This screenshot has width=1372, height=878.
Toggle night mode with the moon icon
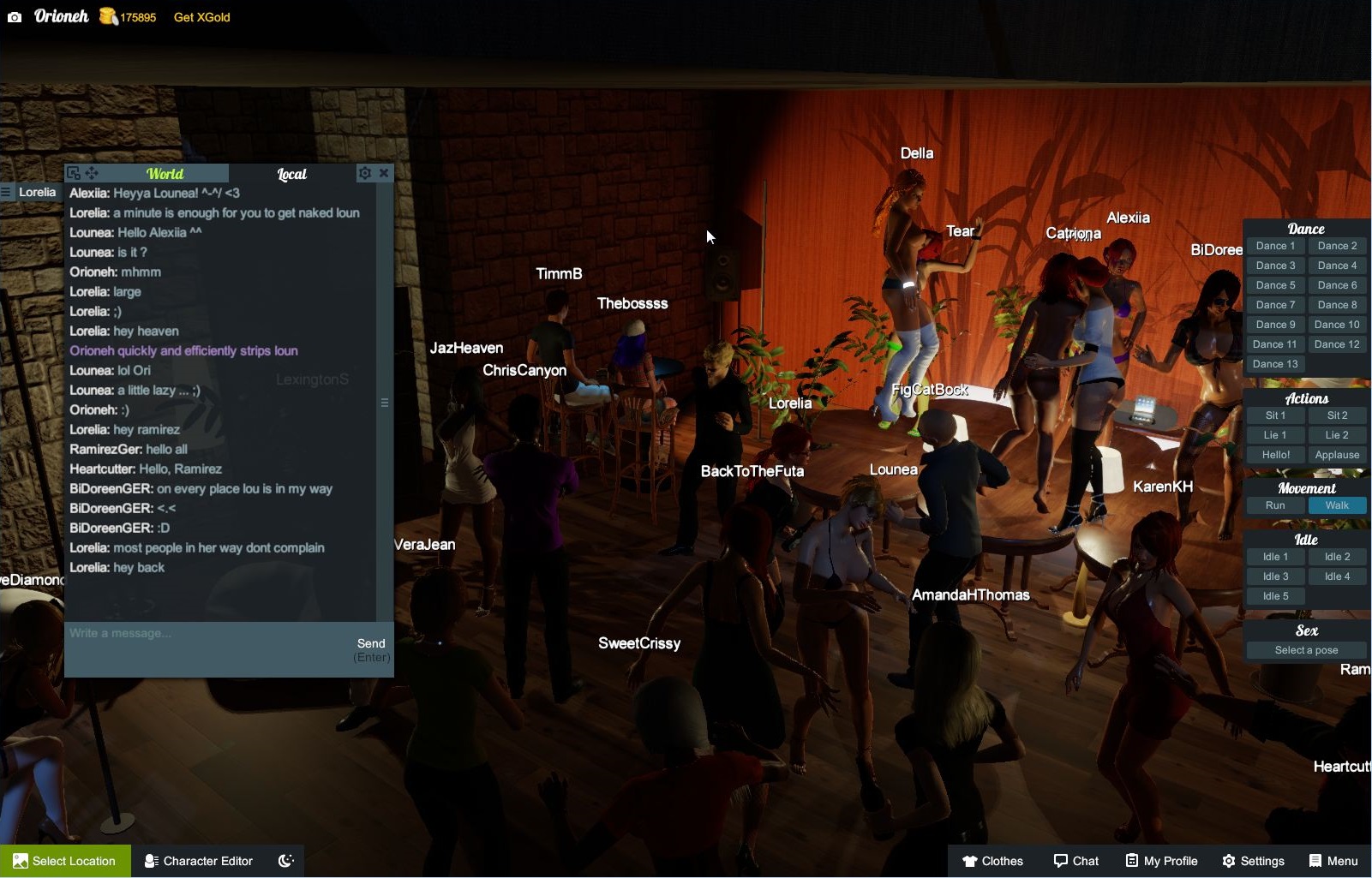coord(286,860)
